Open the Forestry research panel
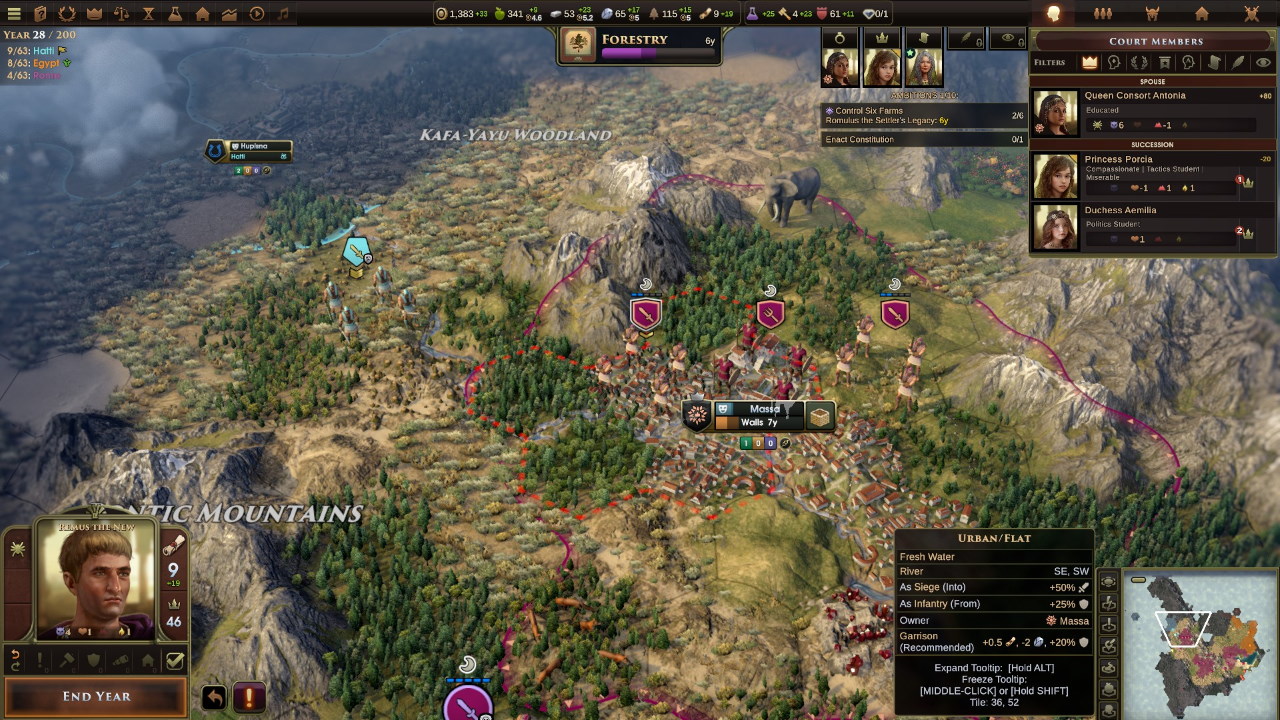Screen dimensions: 1280x720 (640, 46)
